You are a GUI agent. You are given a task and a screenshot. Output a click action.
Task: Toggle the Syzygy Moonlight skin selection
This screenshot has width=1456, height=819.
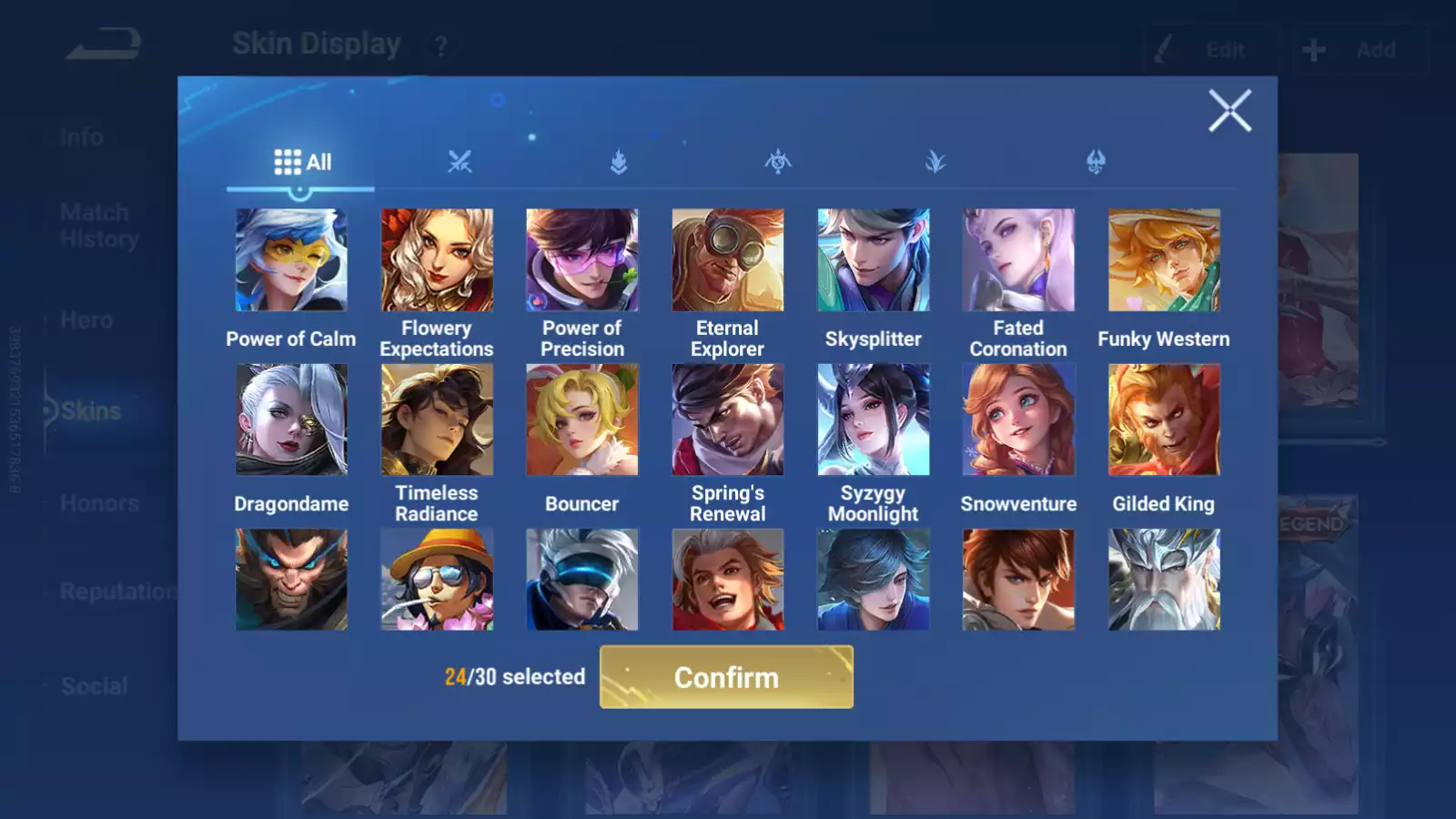[x=873, y=419]
